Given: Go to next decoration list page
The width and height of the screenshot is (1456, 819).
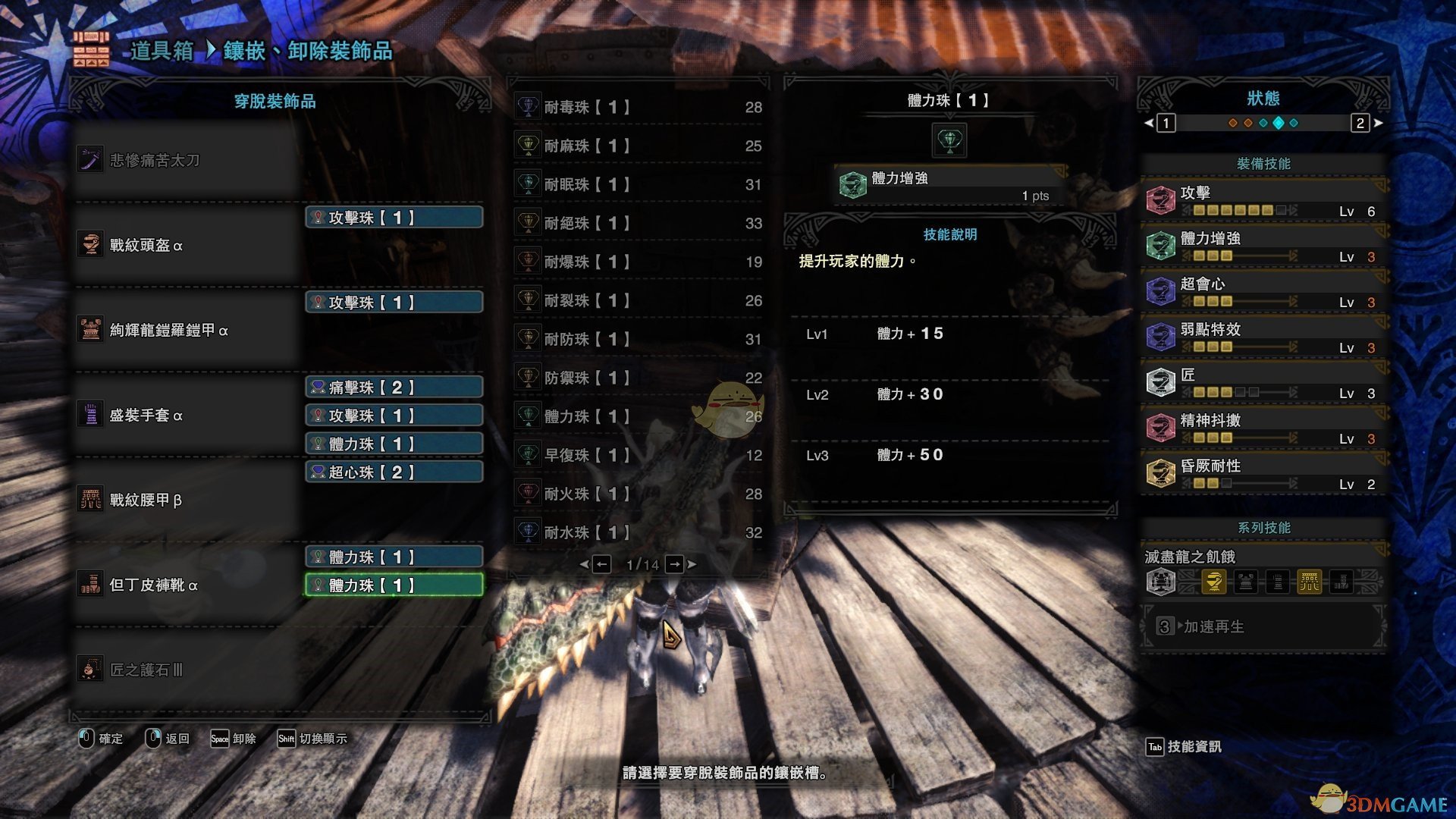Looking at the screenshot, I should [x=674, y=564].
